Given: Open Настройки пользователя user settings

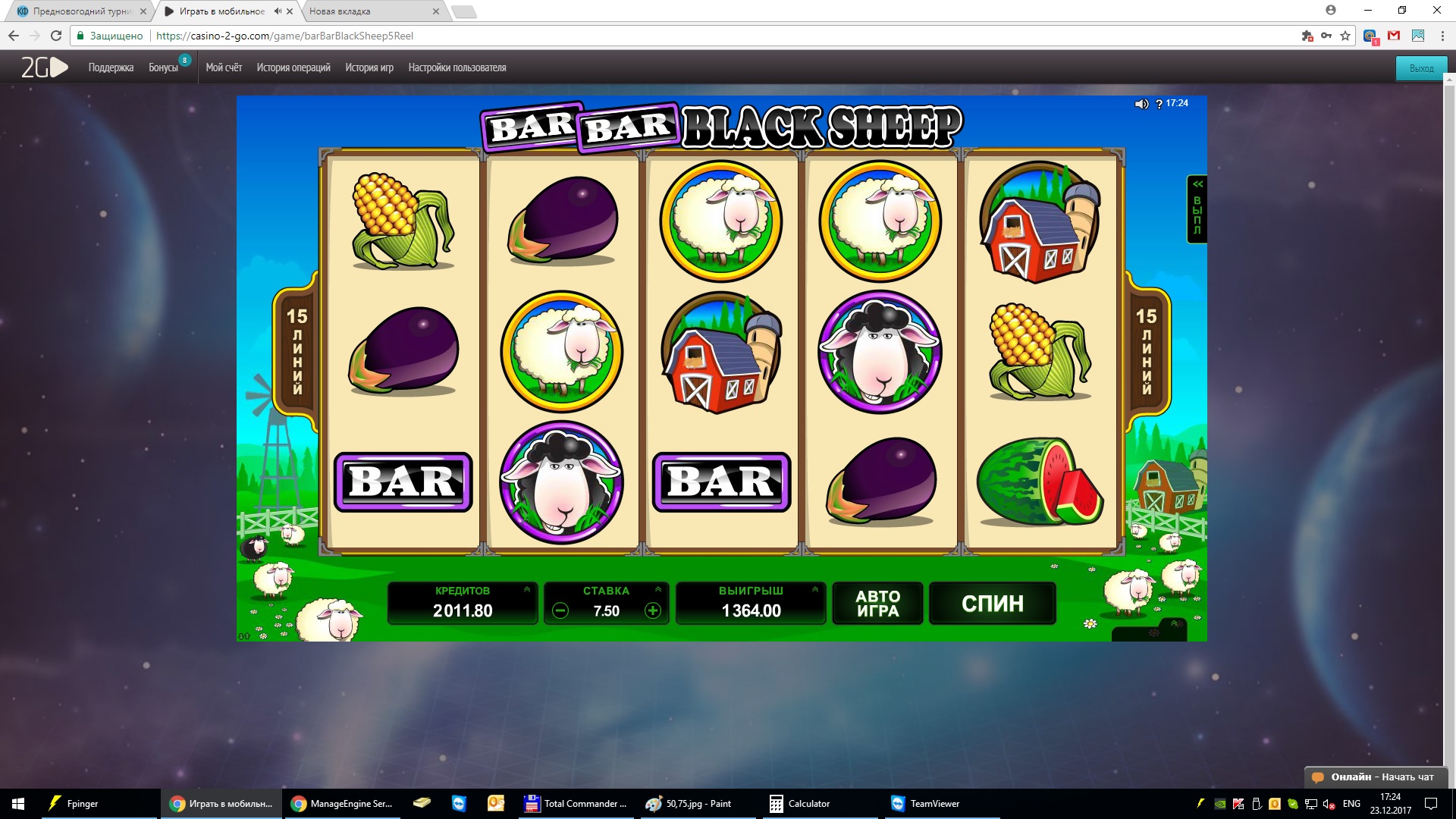Looking at the screenshot, I should tap(457, 67).
